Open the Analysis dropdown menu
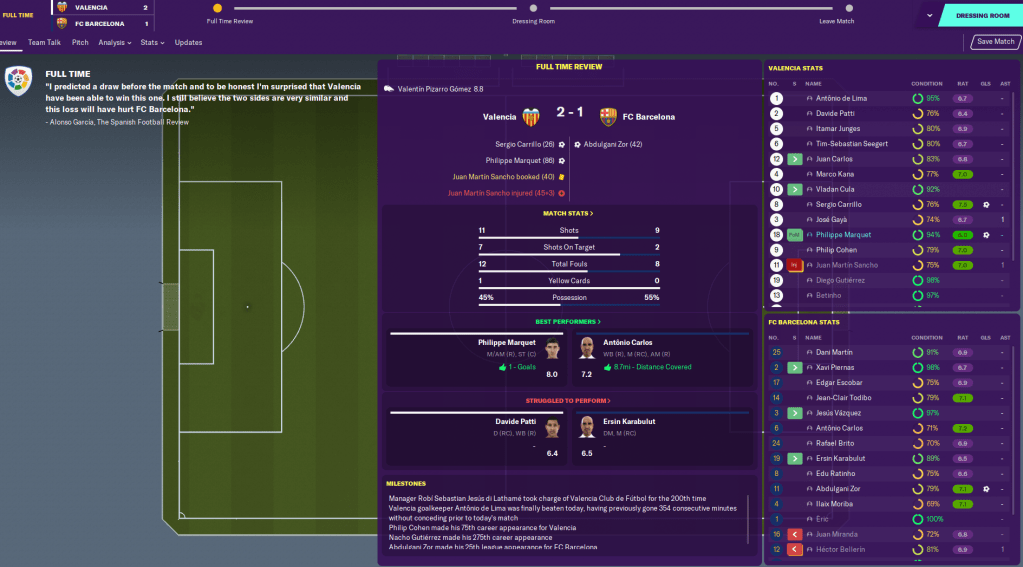This screenshot has width=1023, height=567. point(114,43)
